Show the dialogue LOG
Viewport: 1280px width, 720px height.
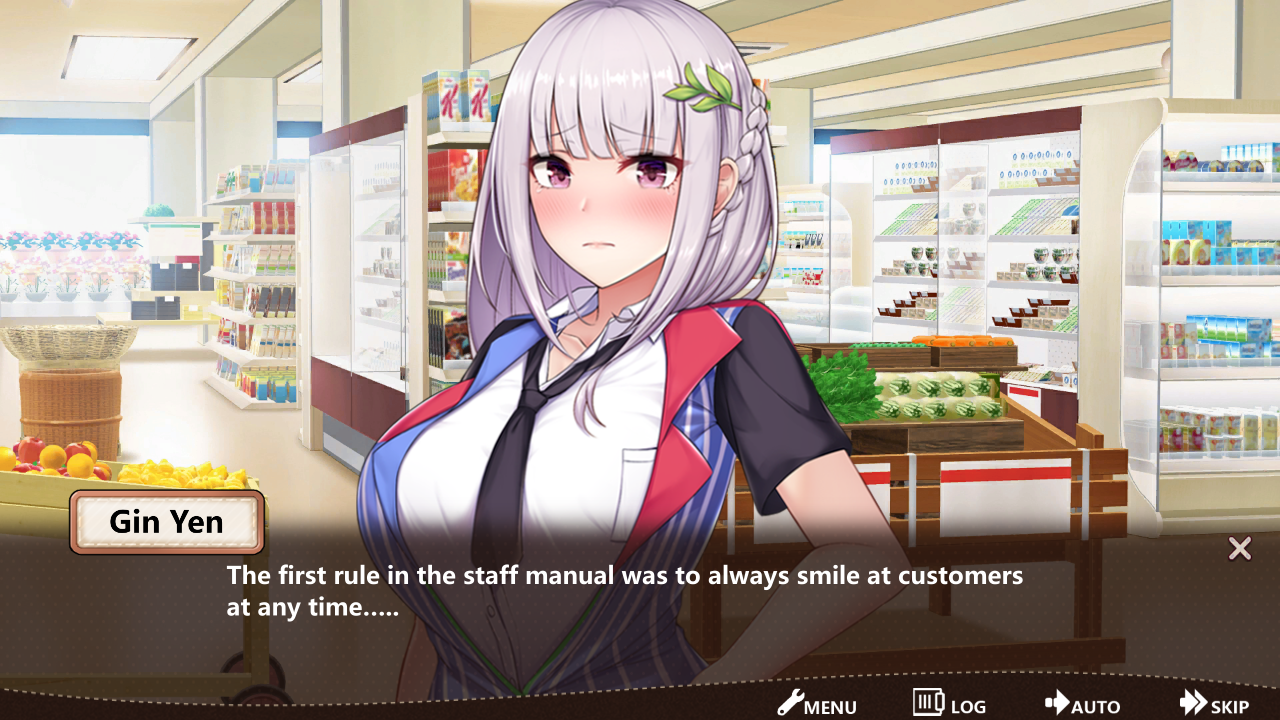click(x=949, y=704)
